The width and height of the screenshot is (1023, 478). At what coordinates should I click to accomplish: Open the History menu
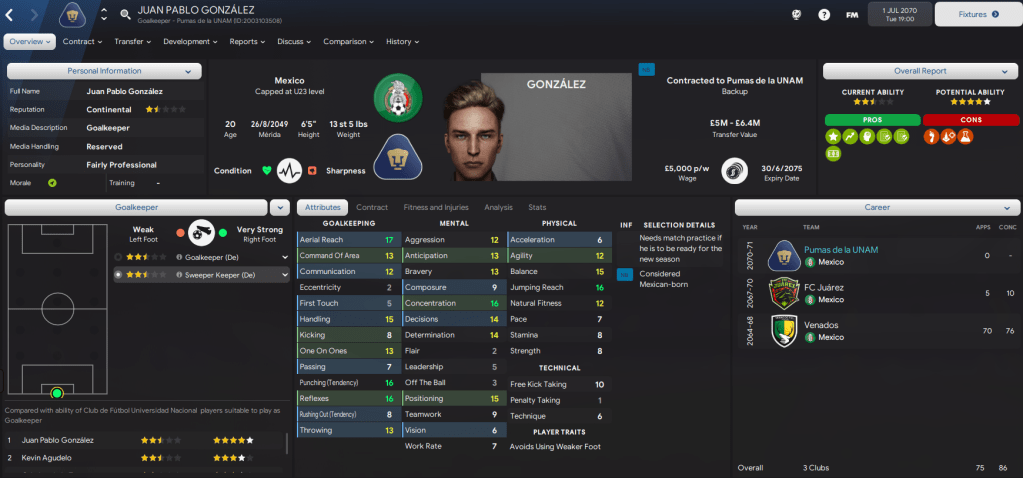402,42
